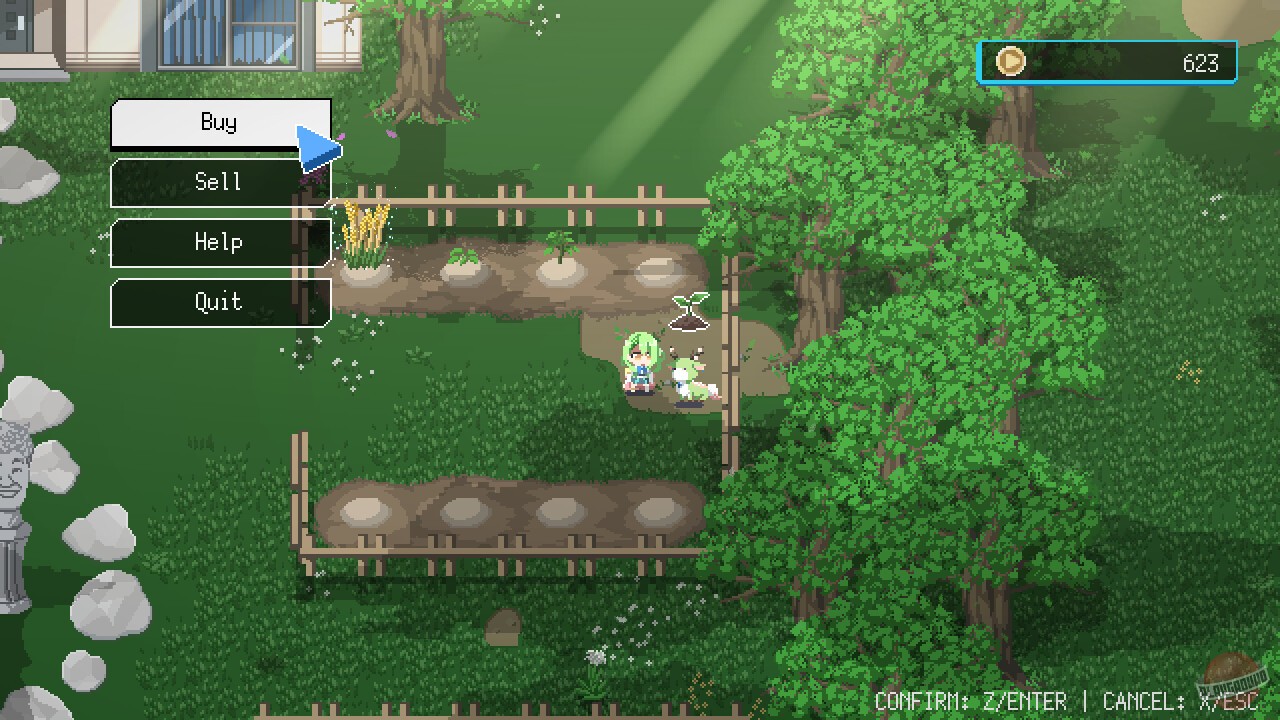Click the gold coin currency icon
This screenshot has width=1280, height=720.
(1010, 62)
